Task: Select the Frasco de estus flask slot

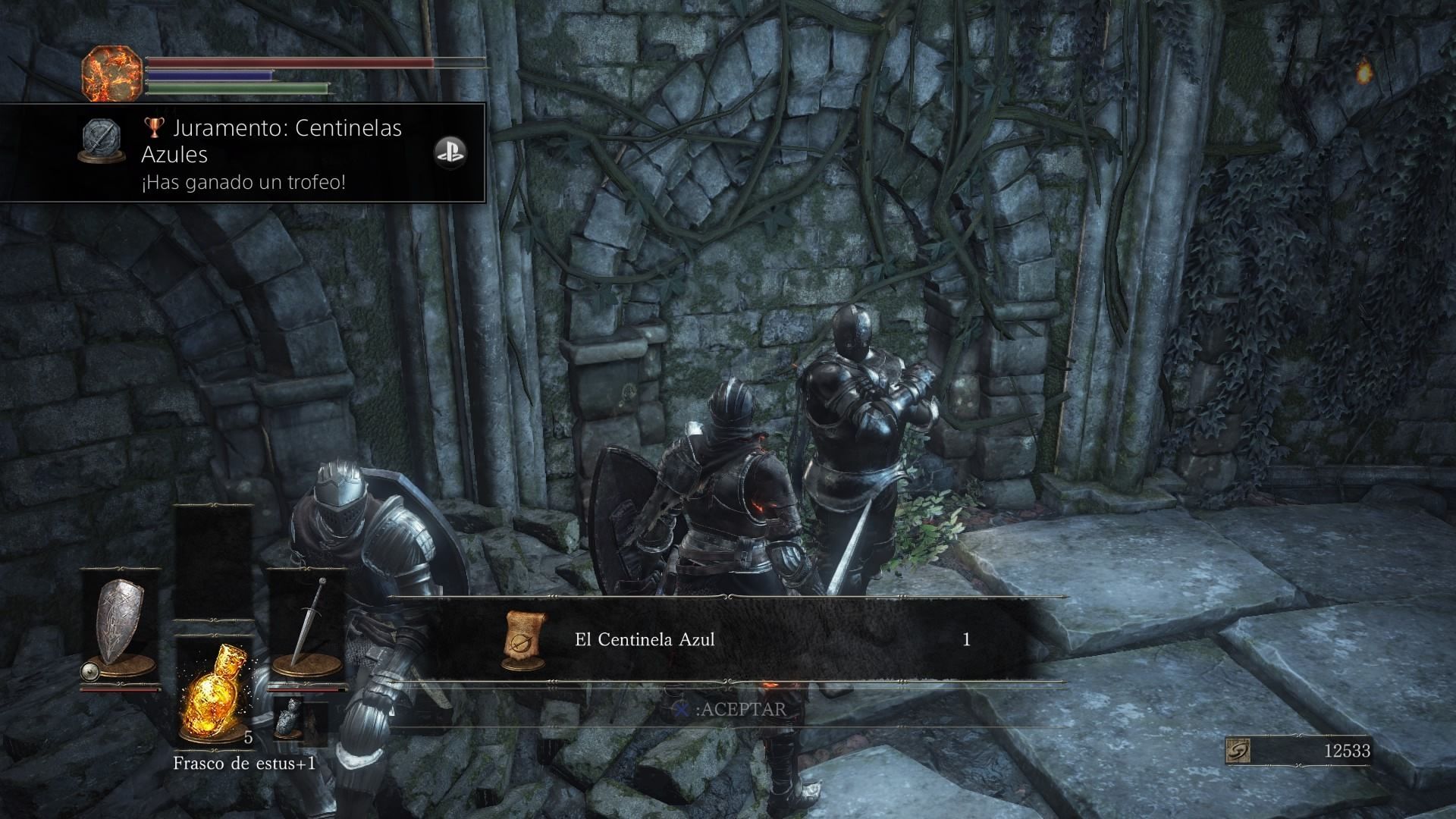Action: [213, 692]
